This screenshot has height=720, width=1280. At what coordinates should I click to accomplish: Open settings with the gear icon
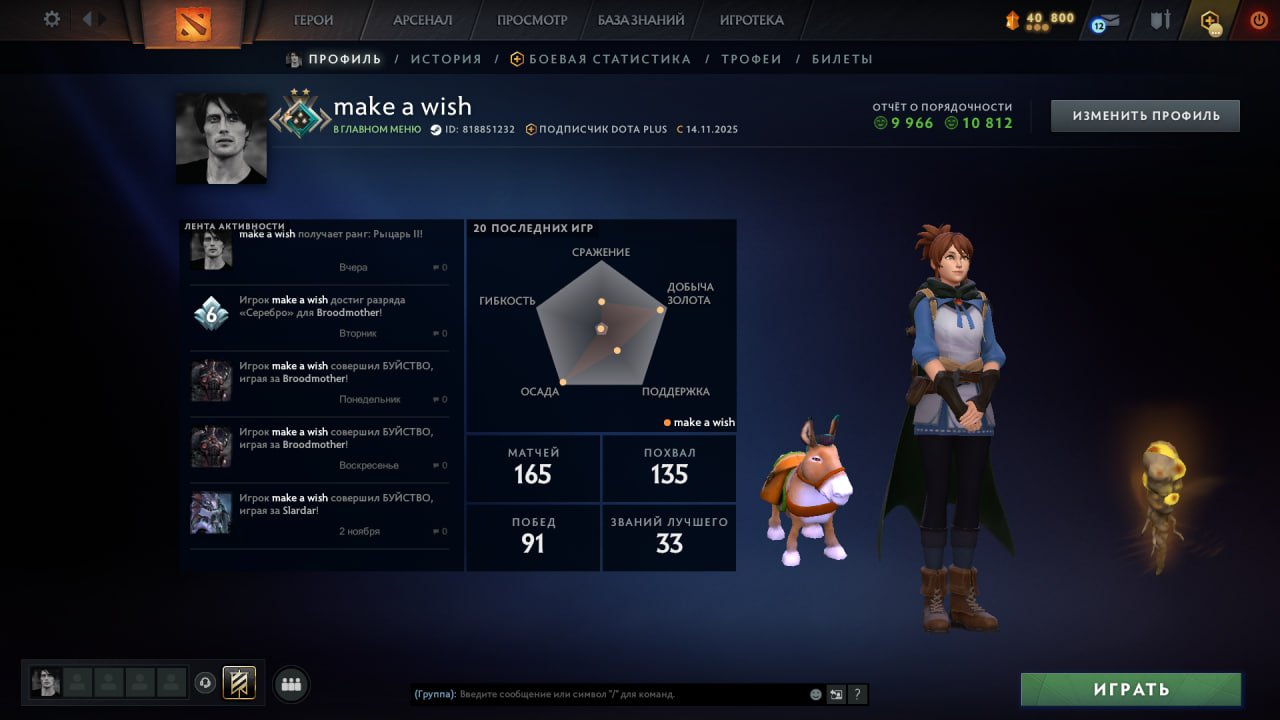52,19
